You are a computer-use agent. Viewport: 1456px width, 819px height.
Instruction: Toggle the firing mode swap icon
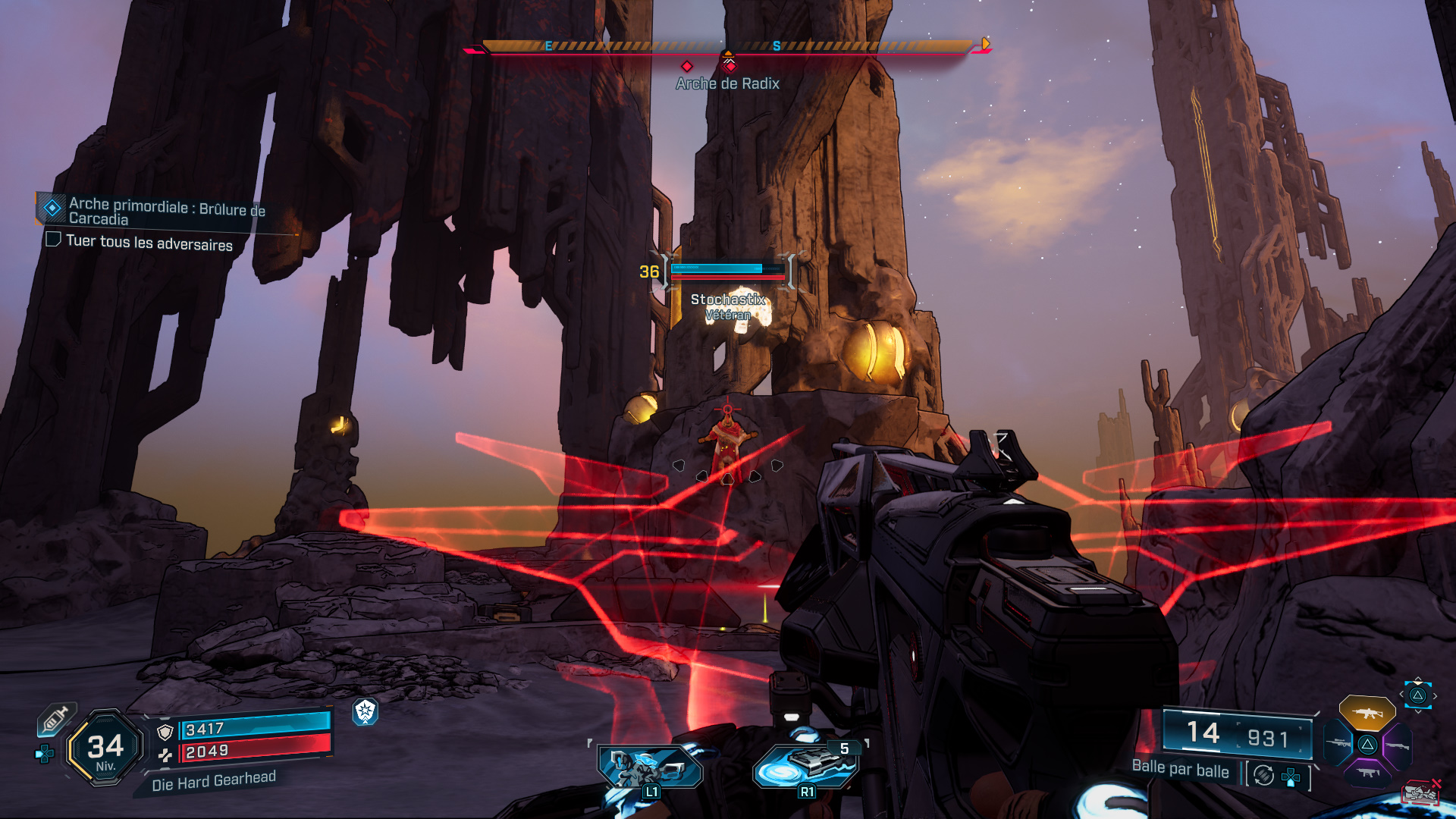[1263, 775]
